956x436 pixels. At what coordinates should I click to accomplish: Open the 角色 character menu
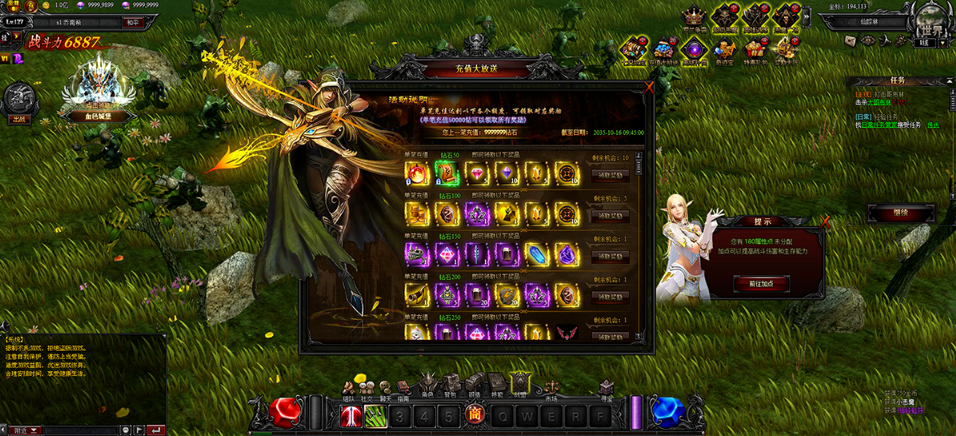427,385
